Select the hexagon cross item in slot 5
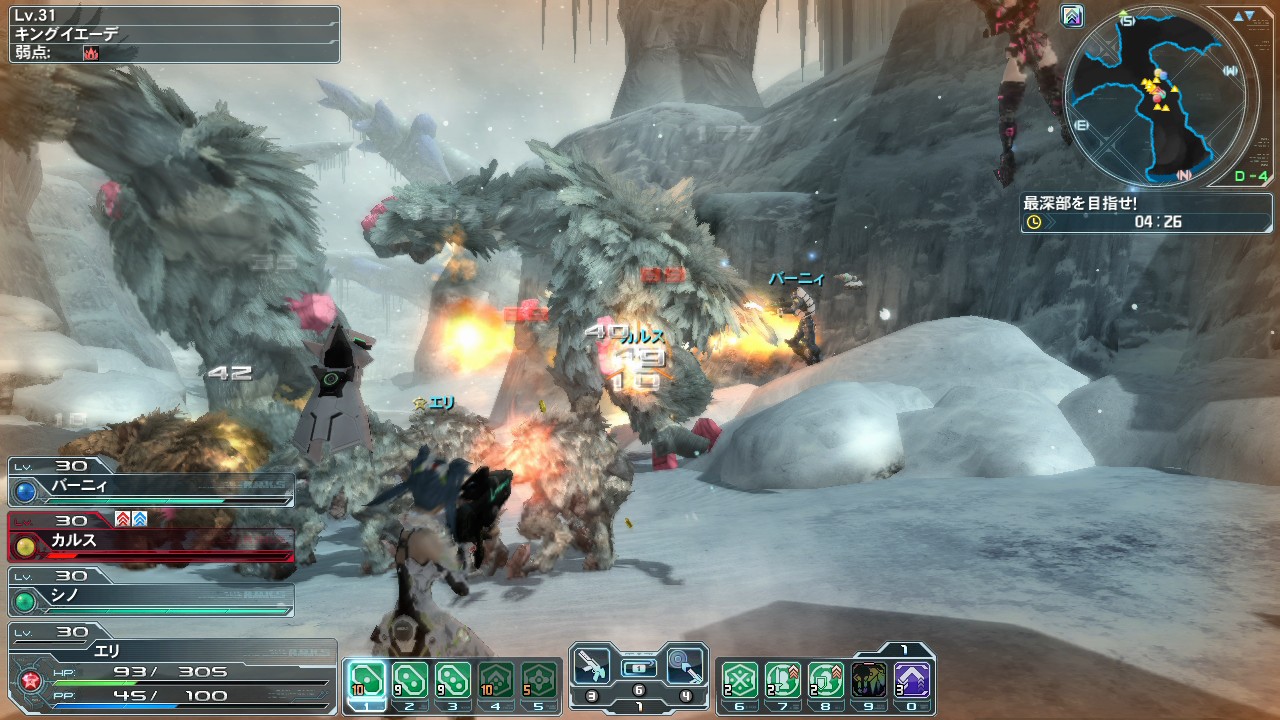Screen dimensions: 1280x720 click(540, 681)
